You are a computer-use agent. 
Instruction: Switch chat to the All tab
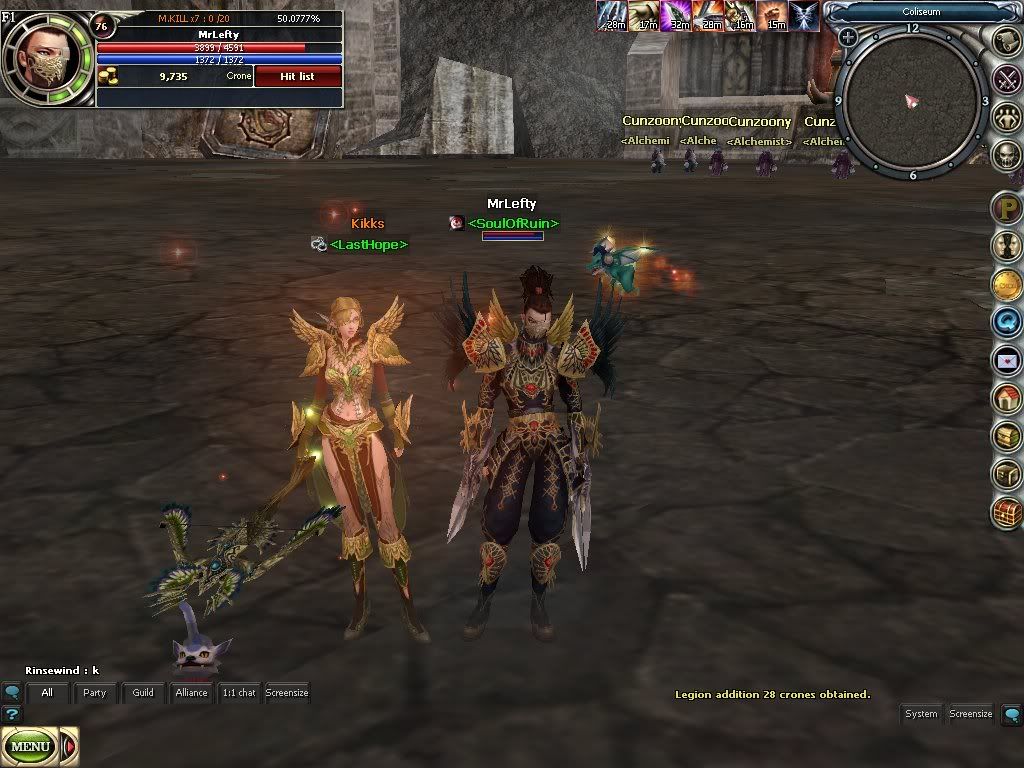pyautogui.click(x=47, y=692)
